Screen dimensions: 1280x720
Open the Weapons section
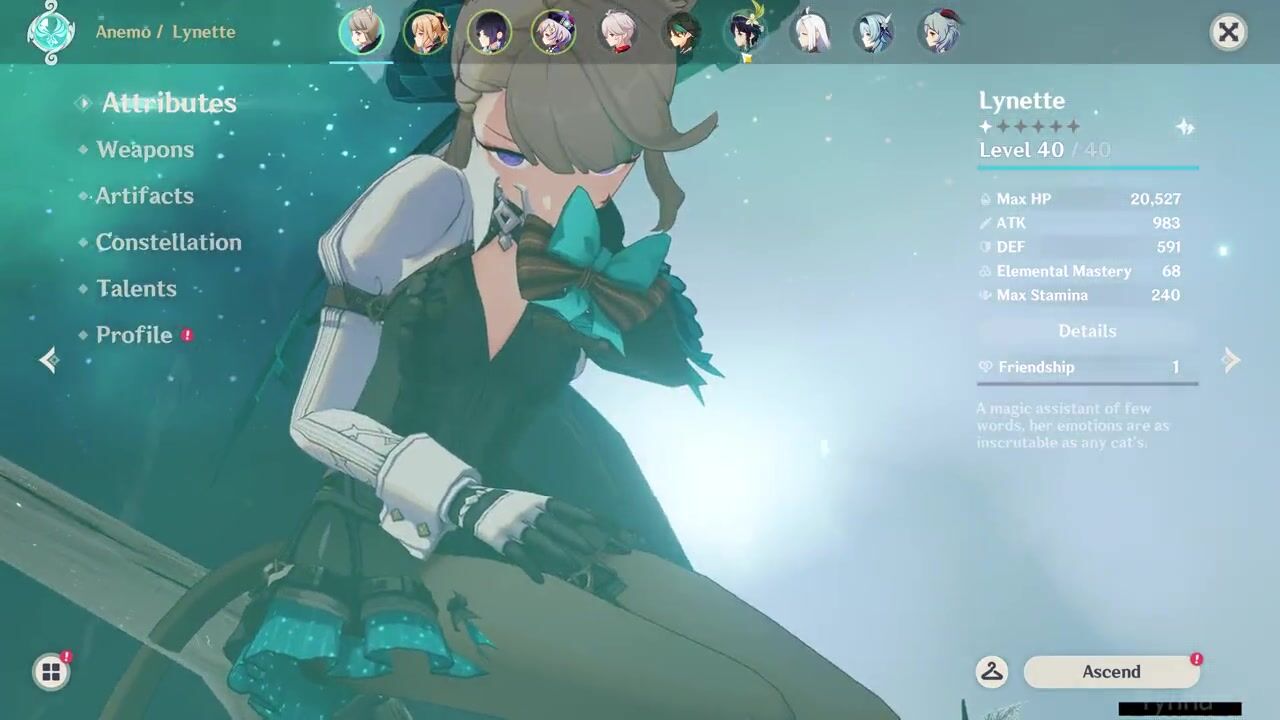click(145, 150)
